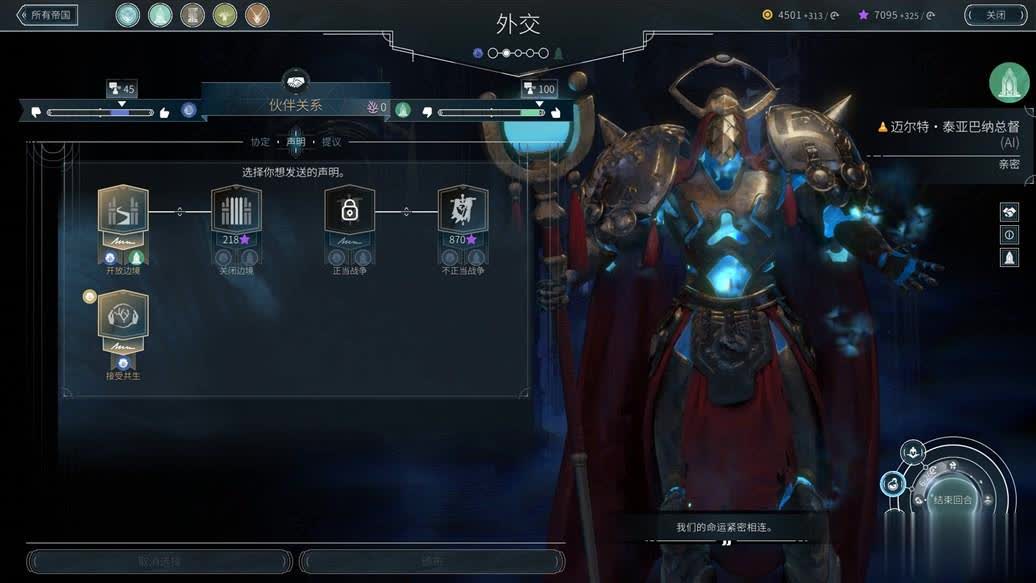Select the first empire portrait in top bar
The height and width of the screenshot is (583, 1036).
click(127, 15)
